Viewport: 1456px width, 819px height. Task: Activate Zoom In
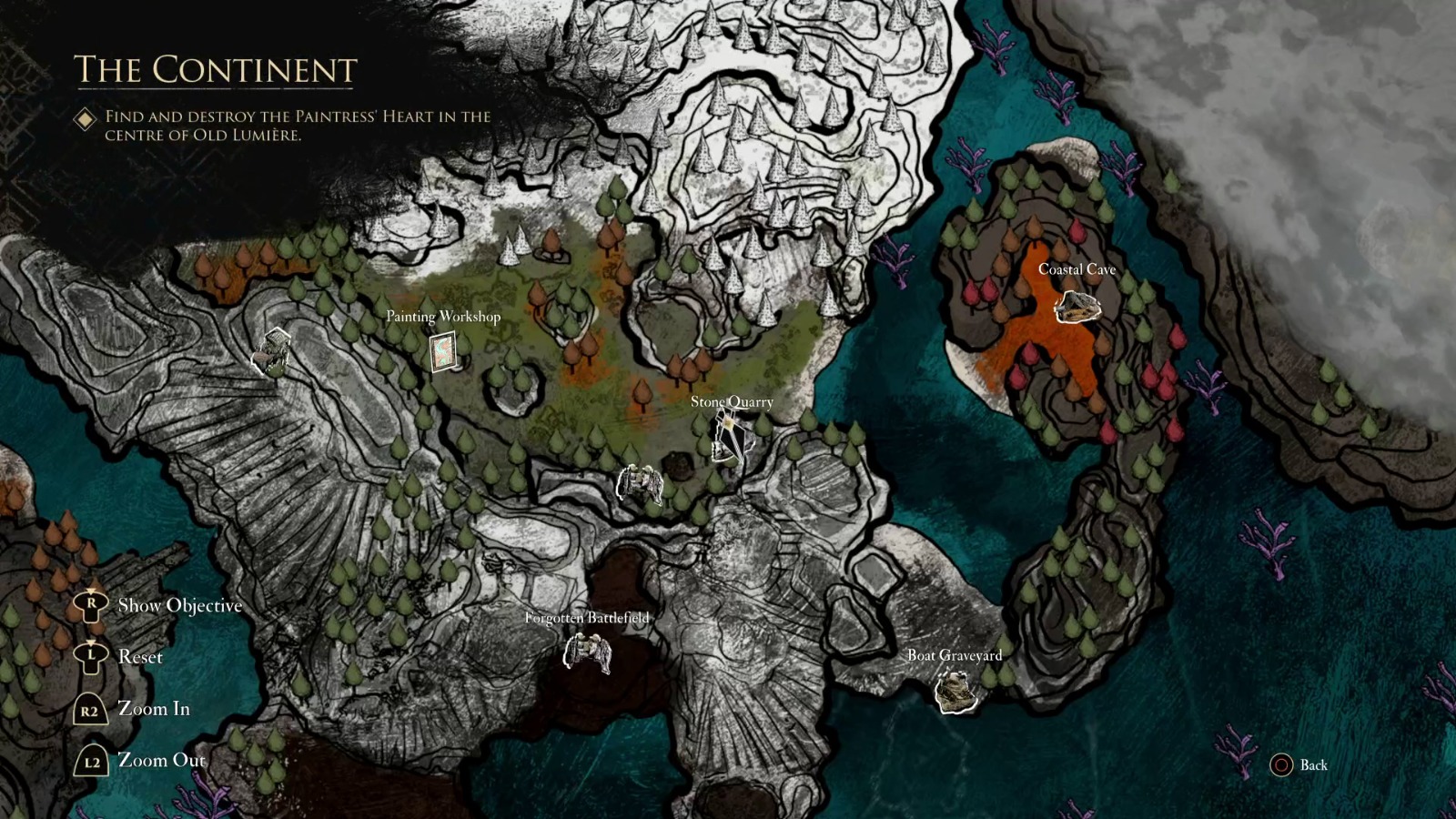[x=156, y=708]
